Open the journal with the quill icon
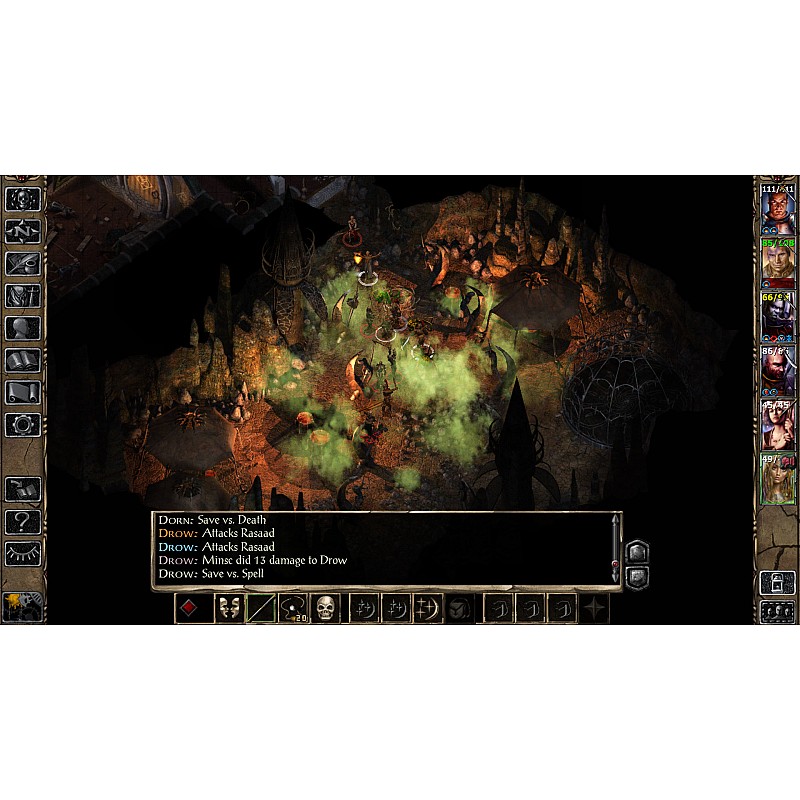The height and width of the screenshot is (800, 800). coord(22,263)
